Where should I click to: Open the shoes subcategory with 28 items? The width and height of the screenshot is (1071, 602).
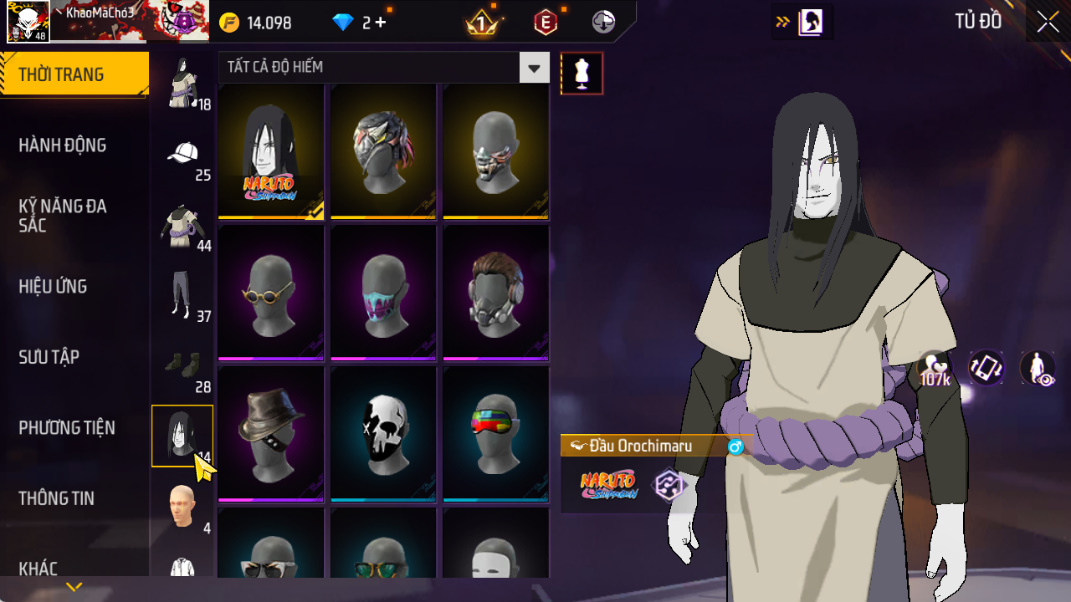pos(182,368)
